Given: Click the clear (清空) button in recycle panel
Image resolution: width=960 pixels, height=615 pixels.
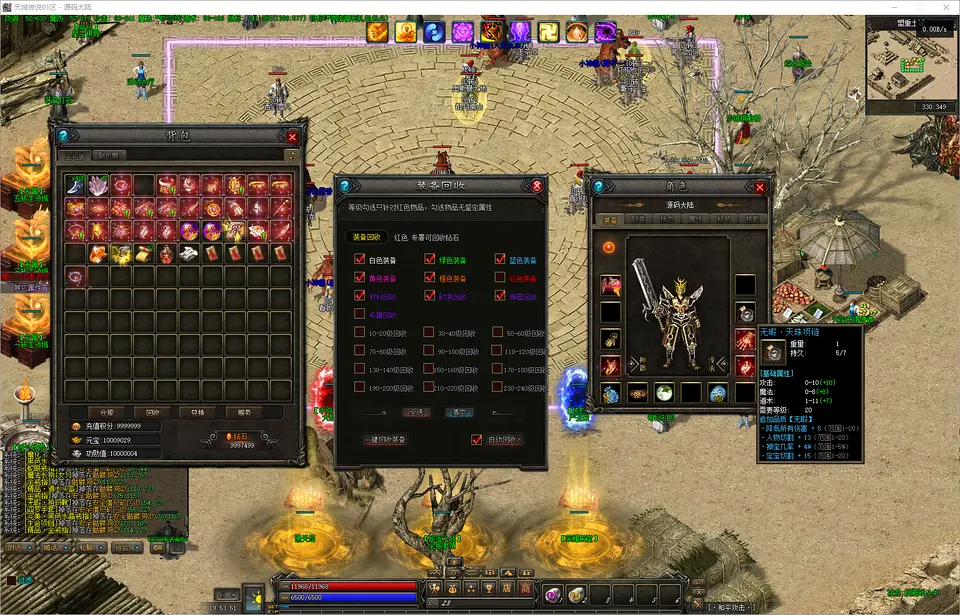Looking at the screenshot, I should click(460, 411).
